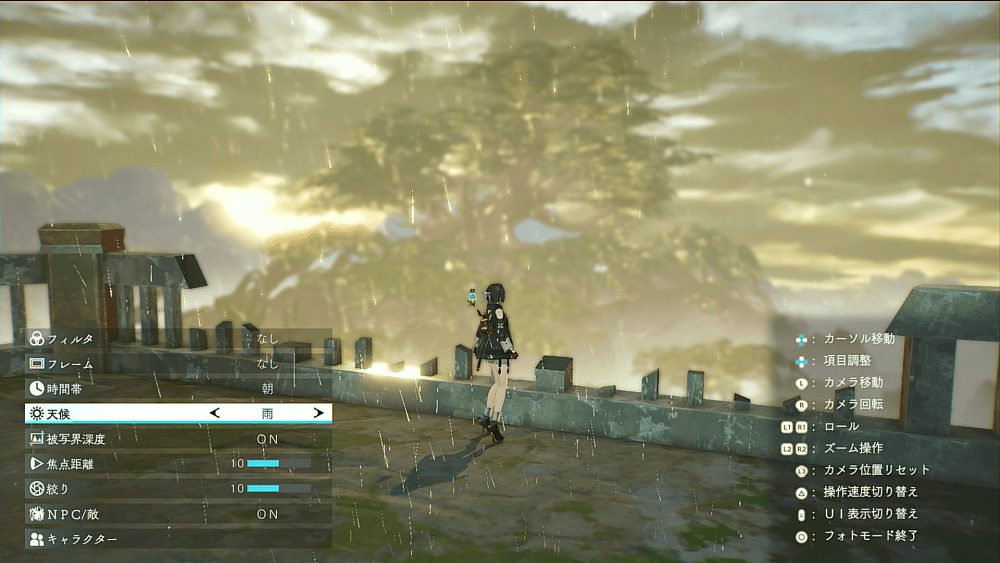Select the フレーム (frame) row
Viewport: 1000px width, 563px height.
(x=178, y=364)
